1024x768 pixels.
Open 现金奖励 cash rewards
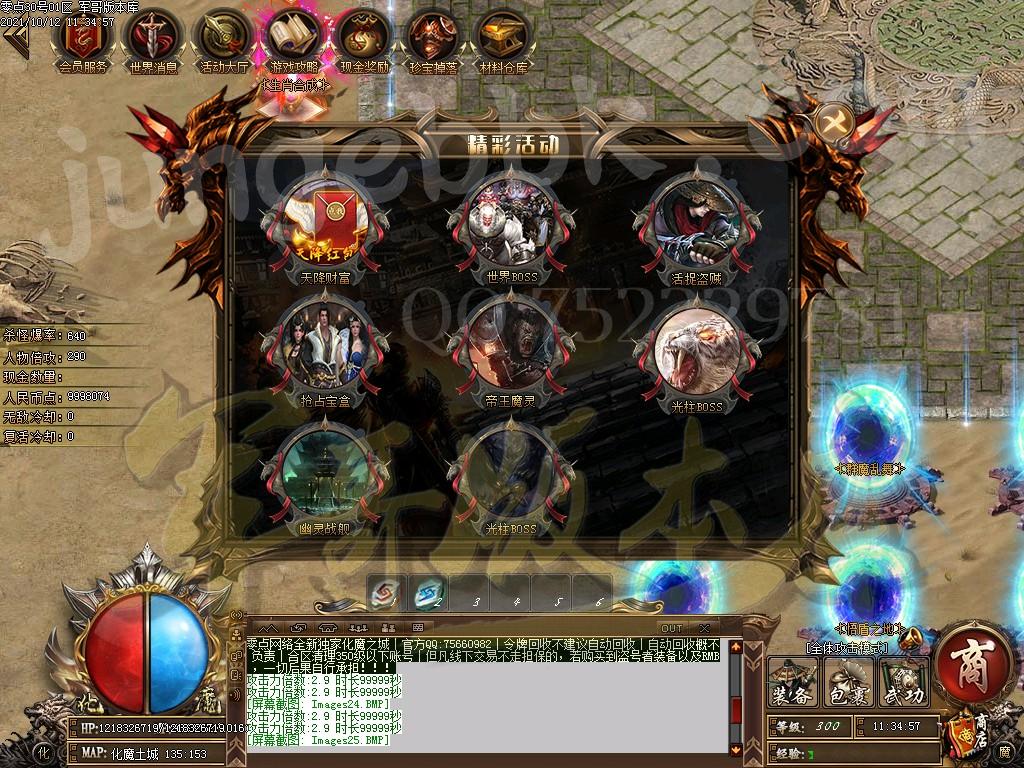click(363, 38)
